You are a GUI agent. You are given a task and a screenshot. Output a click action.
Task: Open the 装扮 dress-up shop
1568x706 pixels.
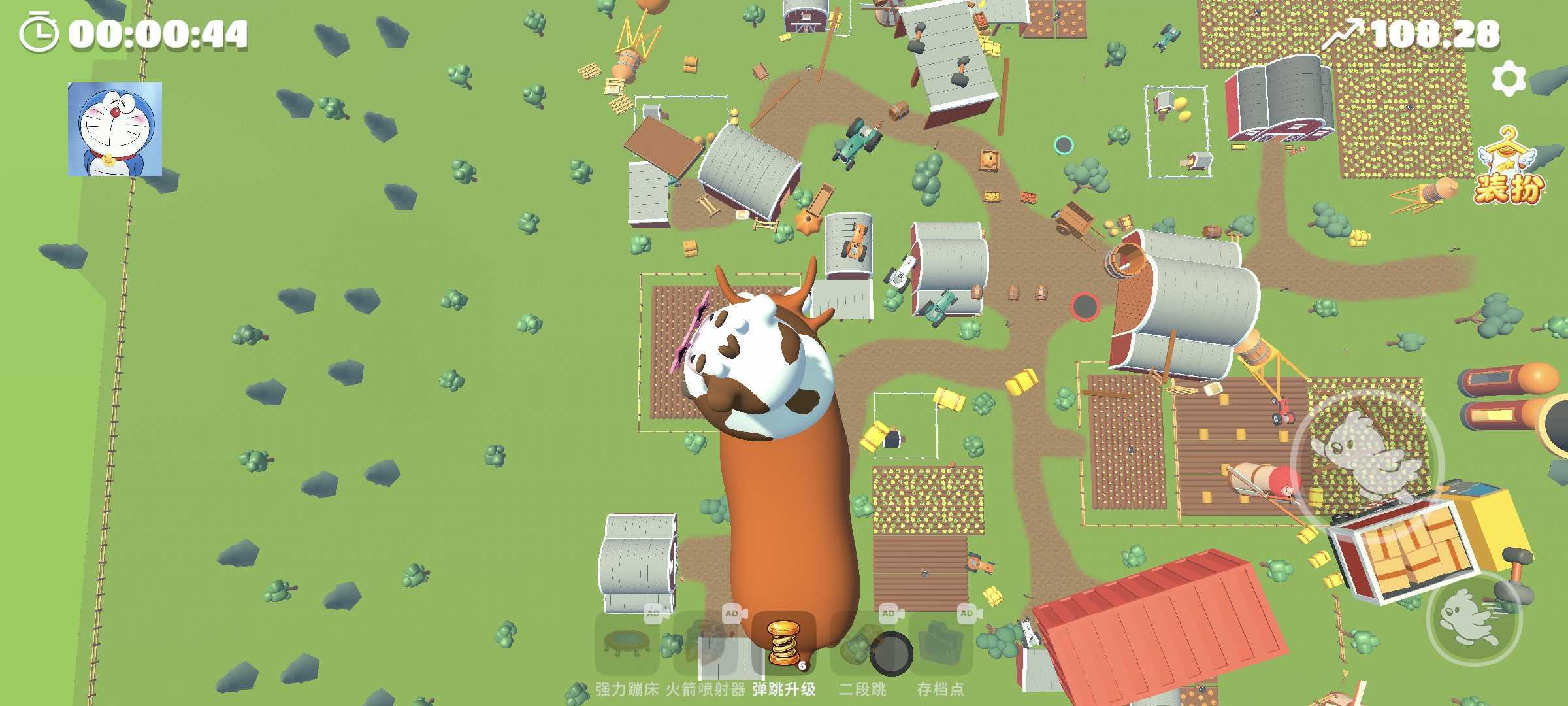(x=1508, y=167)
